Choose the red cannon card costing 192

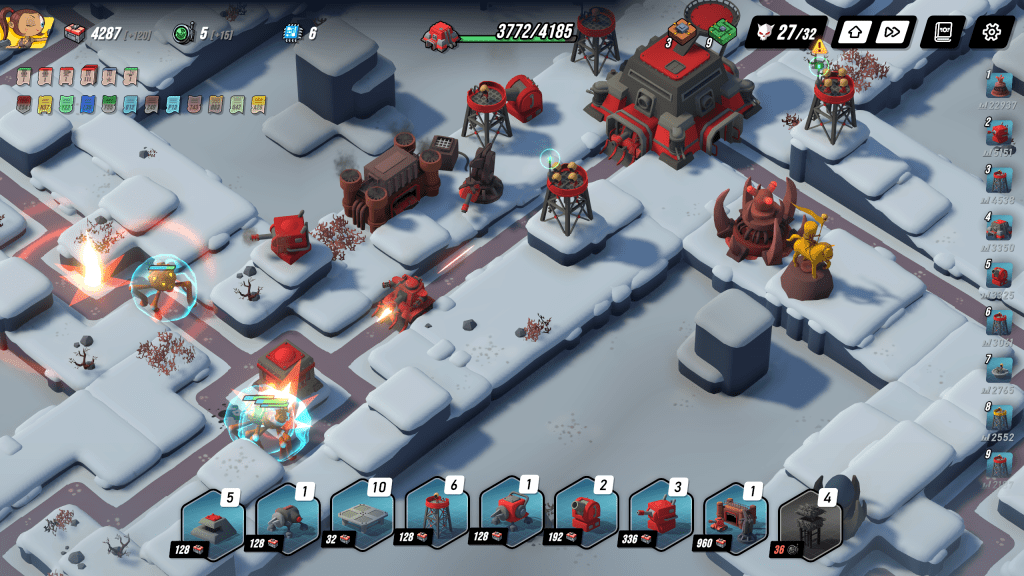pyautogui.click(x=586, y=518)
